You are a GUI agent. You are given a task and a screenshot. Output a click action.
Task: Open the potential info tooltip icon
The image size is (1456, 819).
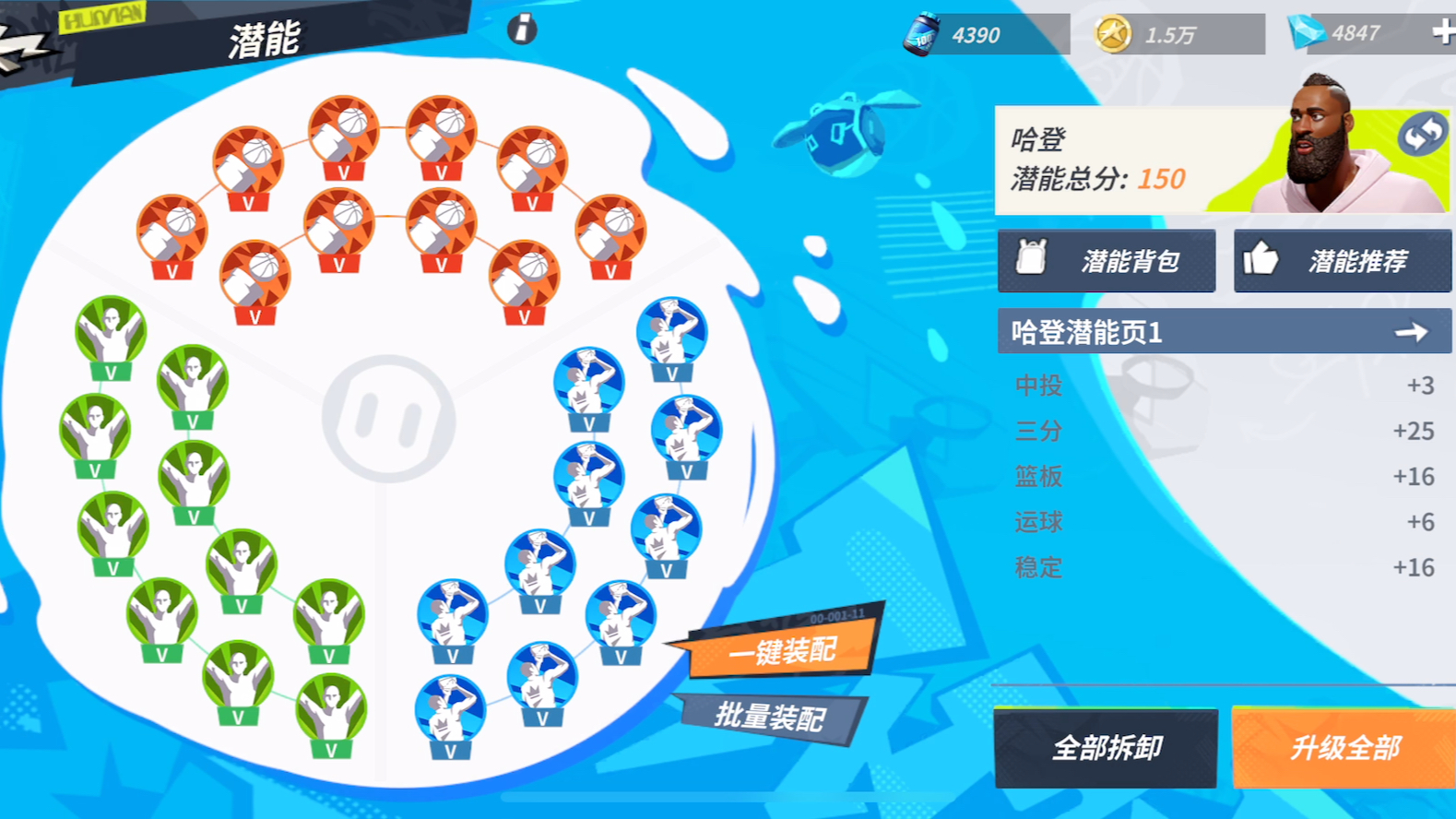click(x=523, y=30)
